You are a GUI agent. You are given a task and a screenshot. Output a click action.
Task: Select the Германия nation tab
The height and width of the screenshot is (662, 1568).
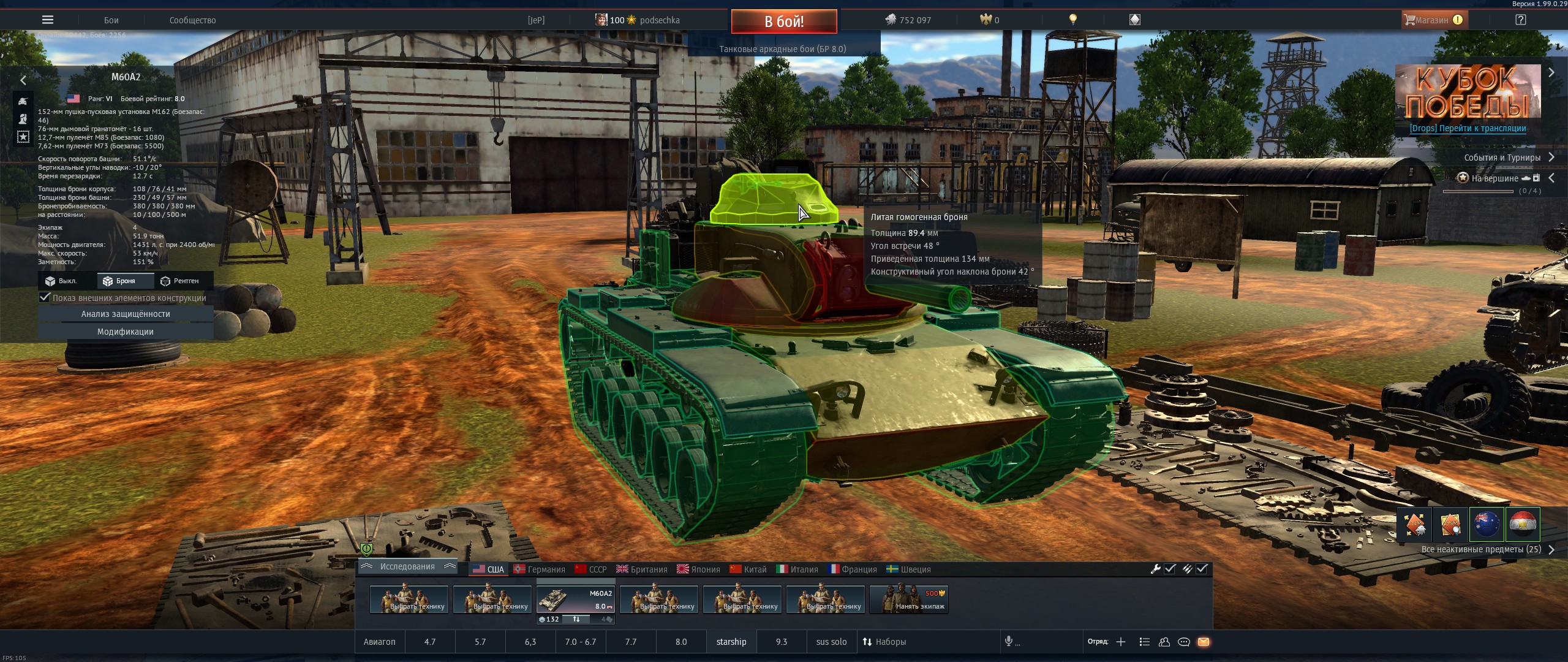pyautogui.click(x=540, y=569)
